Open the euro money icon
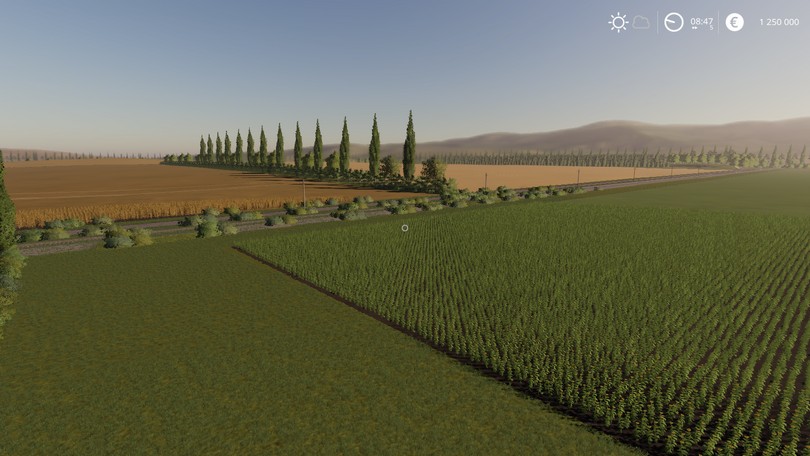Screen dimensions: 810x456 point(734,22)
